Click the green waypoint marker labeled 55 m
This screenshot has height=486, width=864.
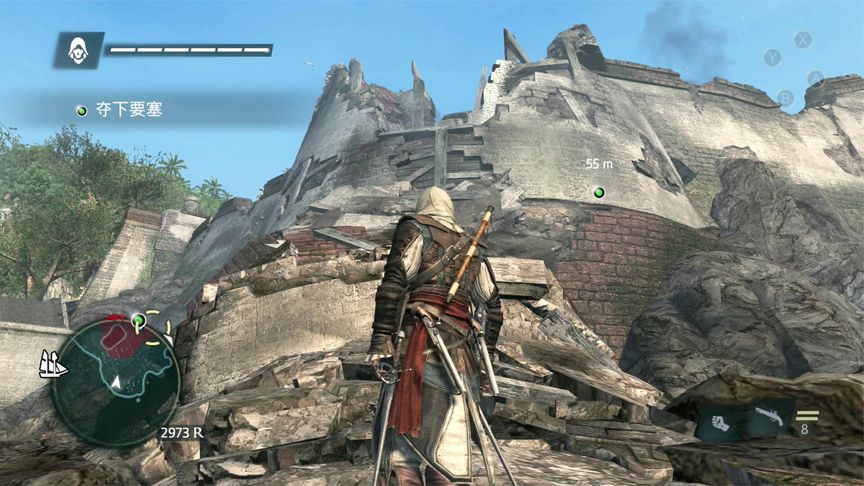(599, 192)
